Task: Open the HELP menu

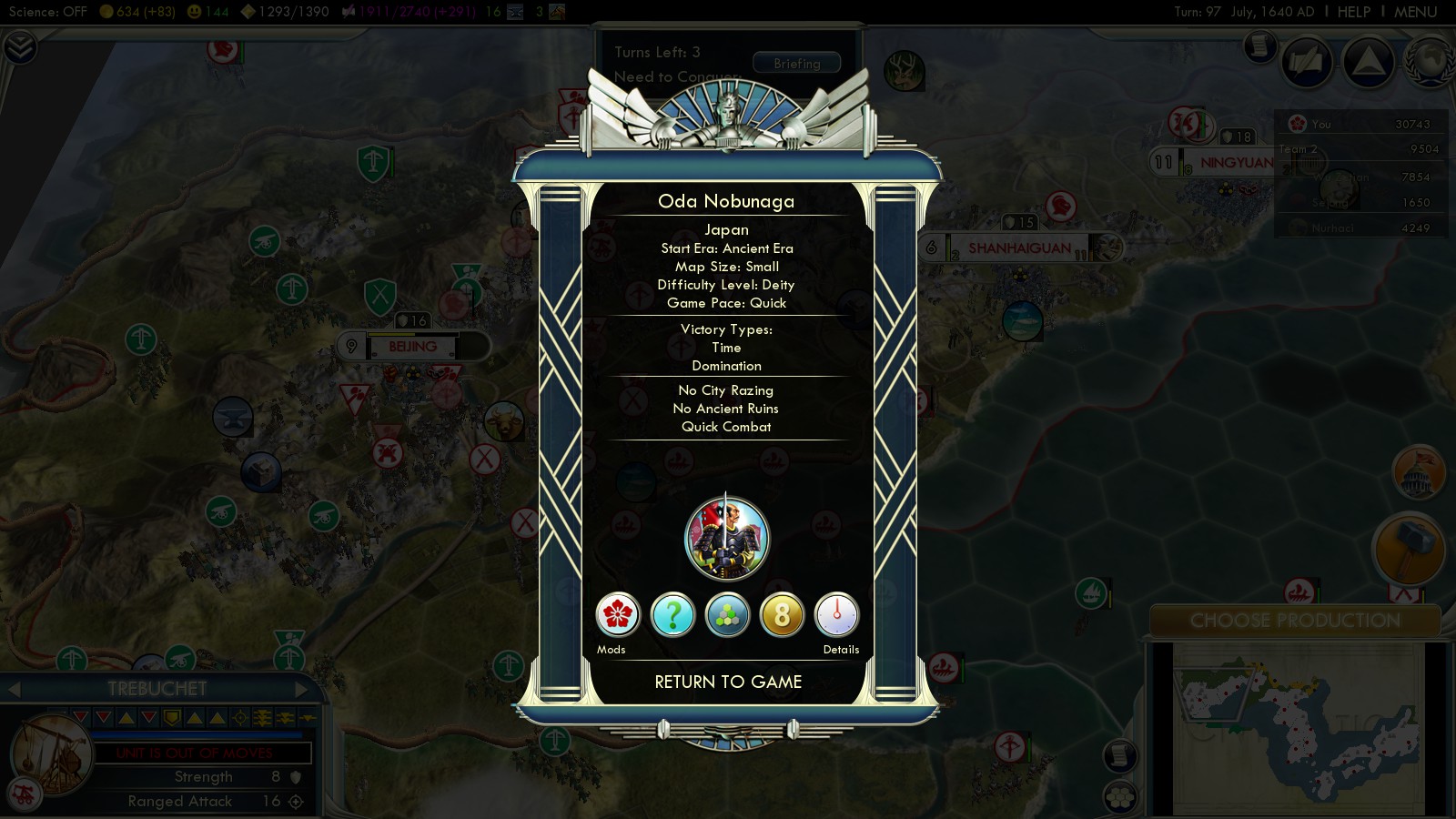Action: point(1353,12)
